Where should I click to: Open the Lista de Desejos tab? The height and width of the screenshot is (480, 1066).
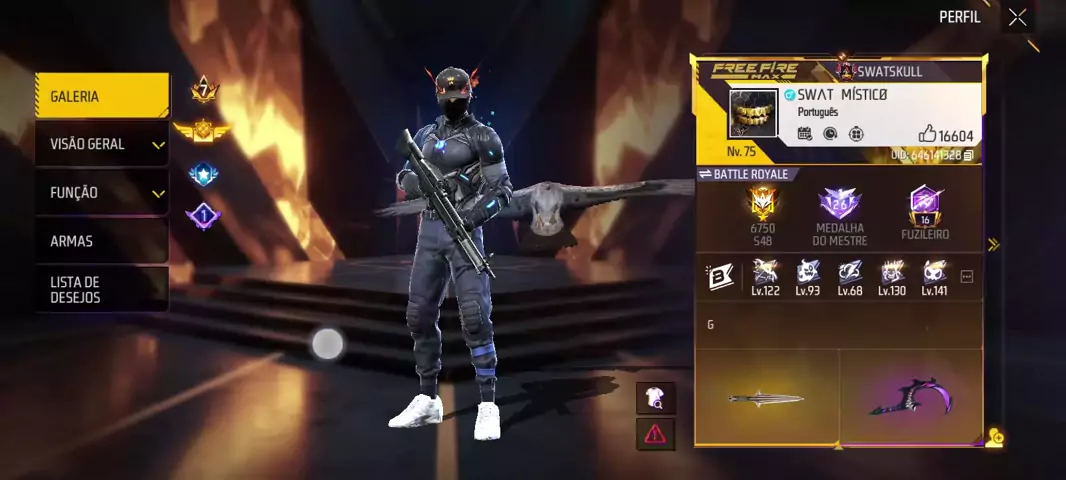(x=100, y=289)
